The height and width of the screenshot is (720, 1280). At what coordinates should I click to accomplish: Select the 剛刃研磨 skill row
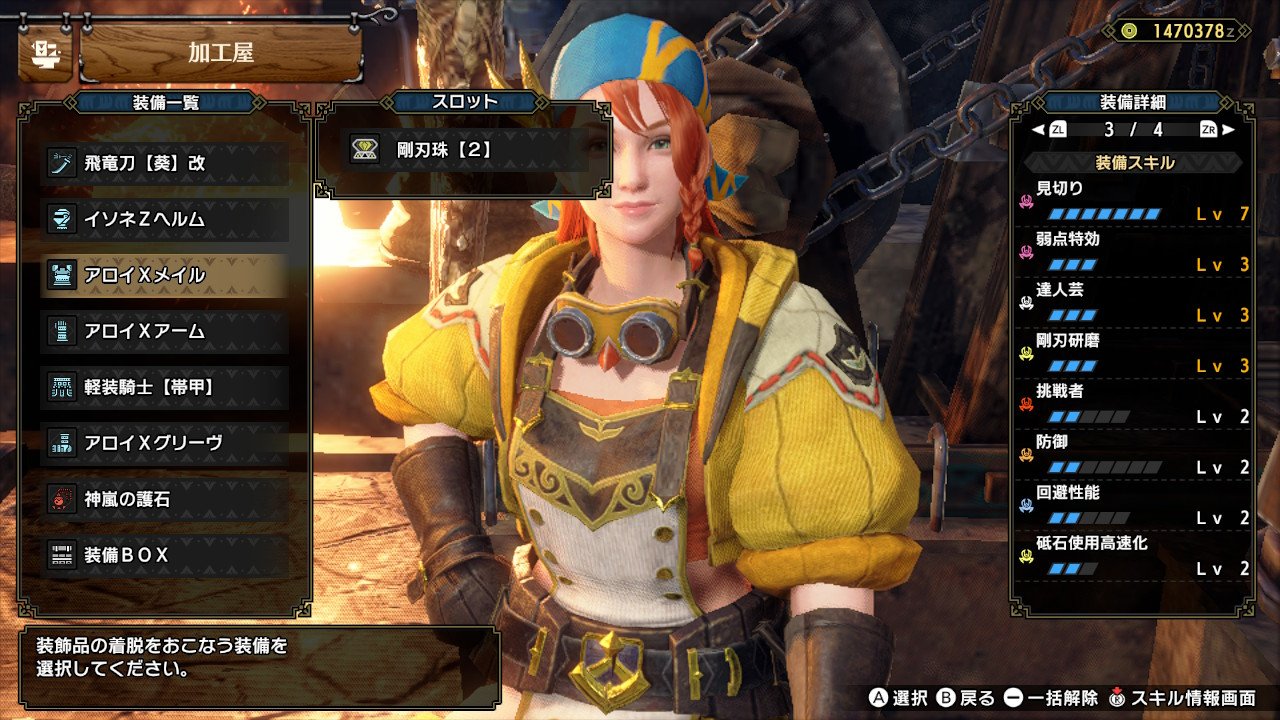pyautogui.click(x=1134, y=354)
